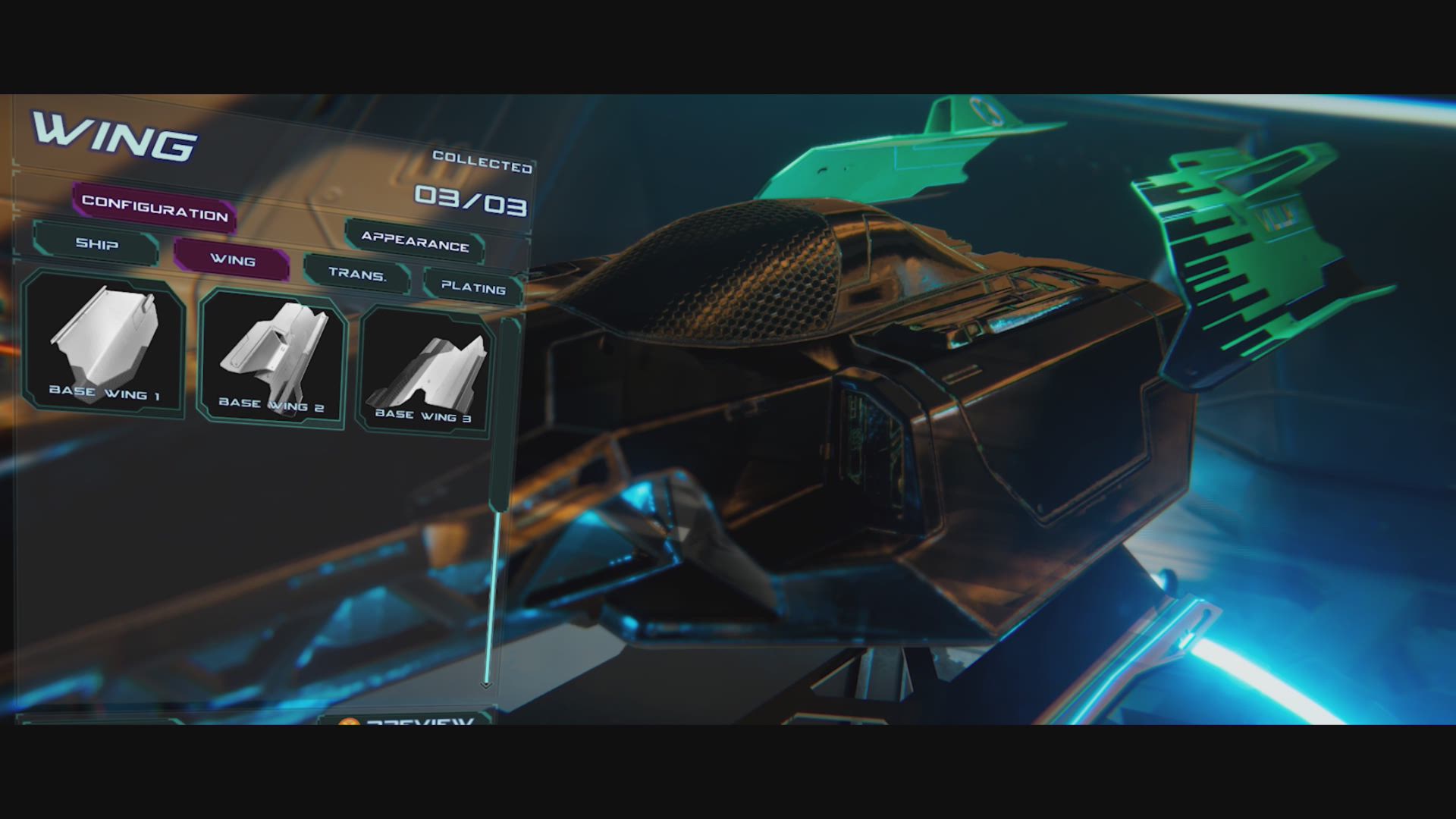Image resolution: width=1456 pixels, height=819 pixels.
Task: Choose the Base Wing 3 part
Action: click(425, 372)
